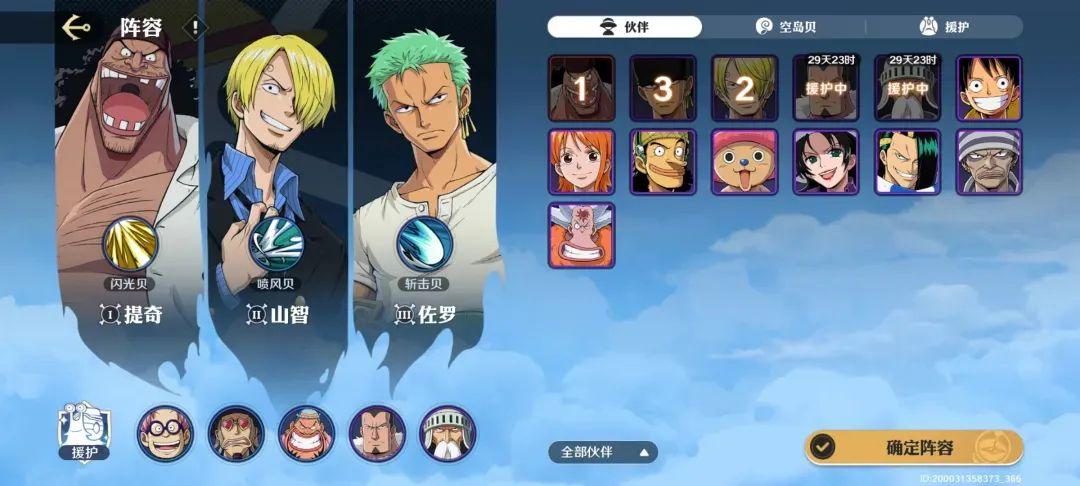Open 山智's 喷风贝 shell icon
This screenshot has width=1080, height=486.
pos(276,244)
